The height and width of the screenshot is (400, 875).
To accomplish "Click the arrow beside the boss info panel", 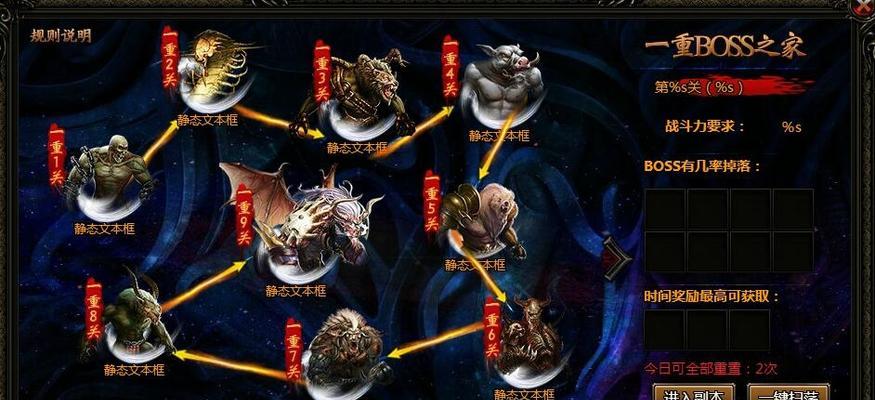I will (617, 258).
